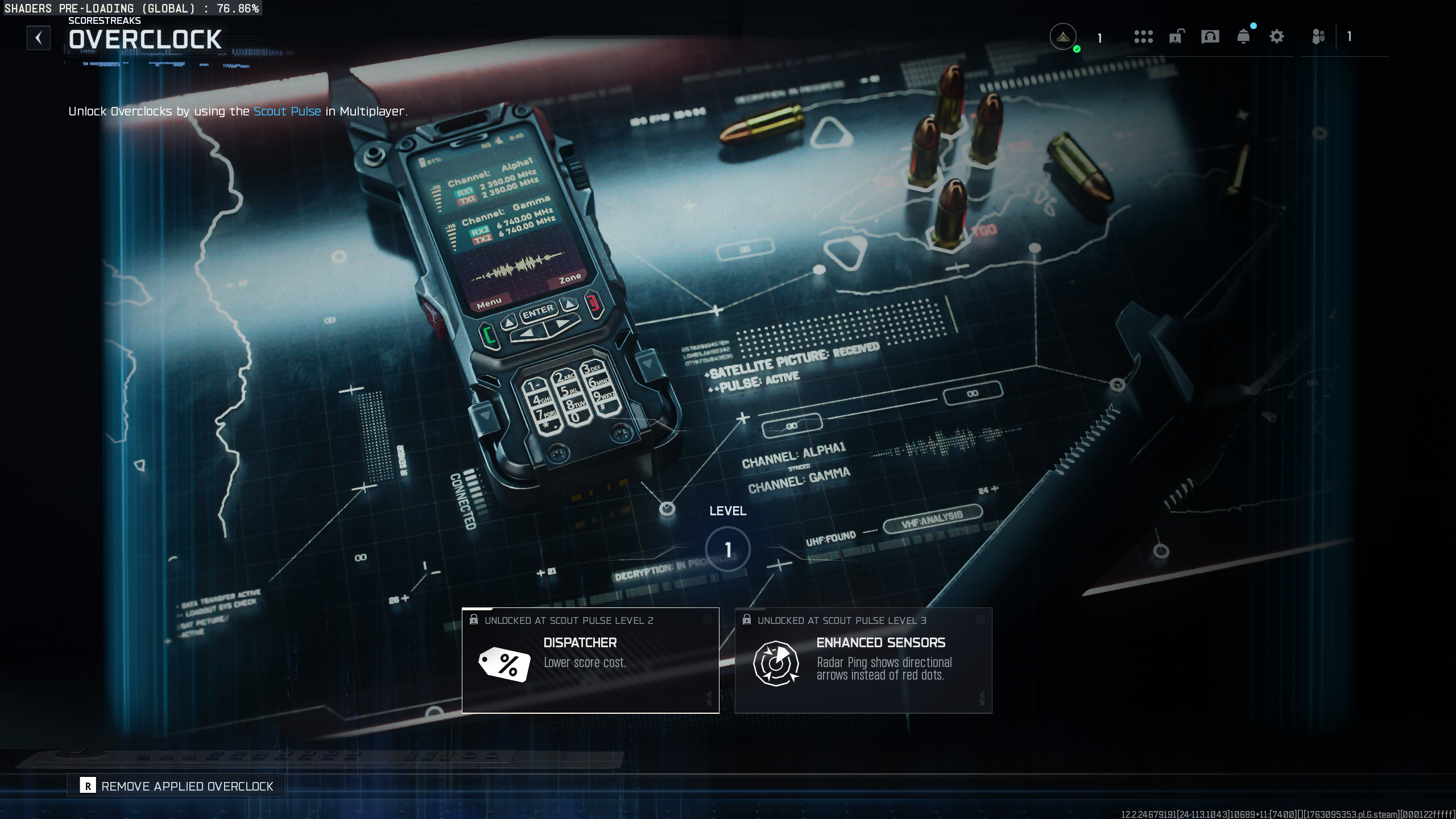Click the Level 1 progress circle

coord(727,548)
